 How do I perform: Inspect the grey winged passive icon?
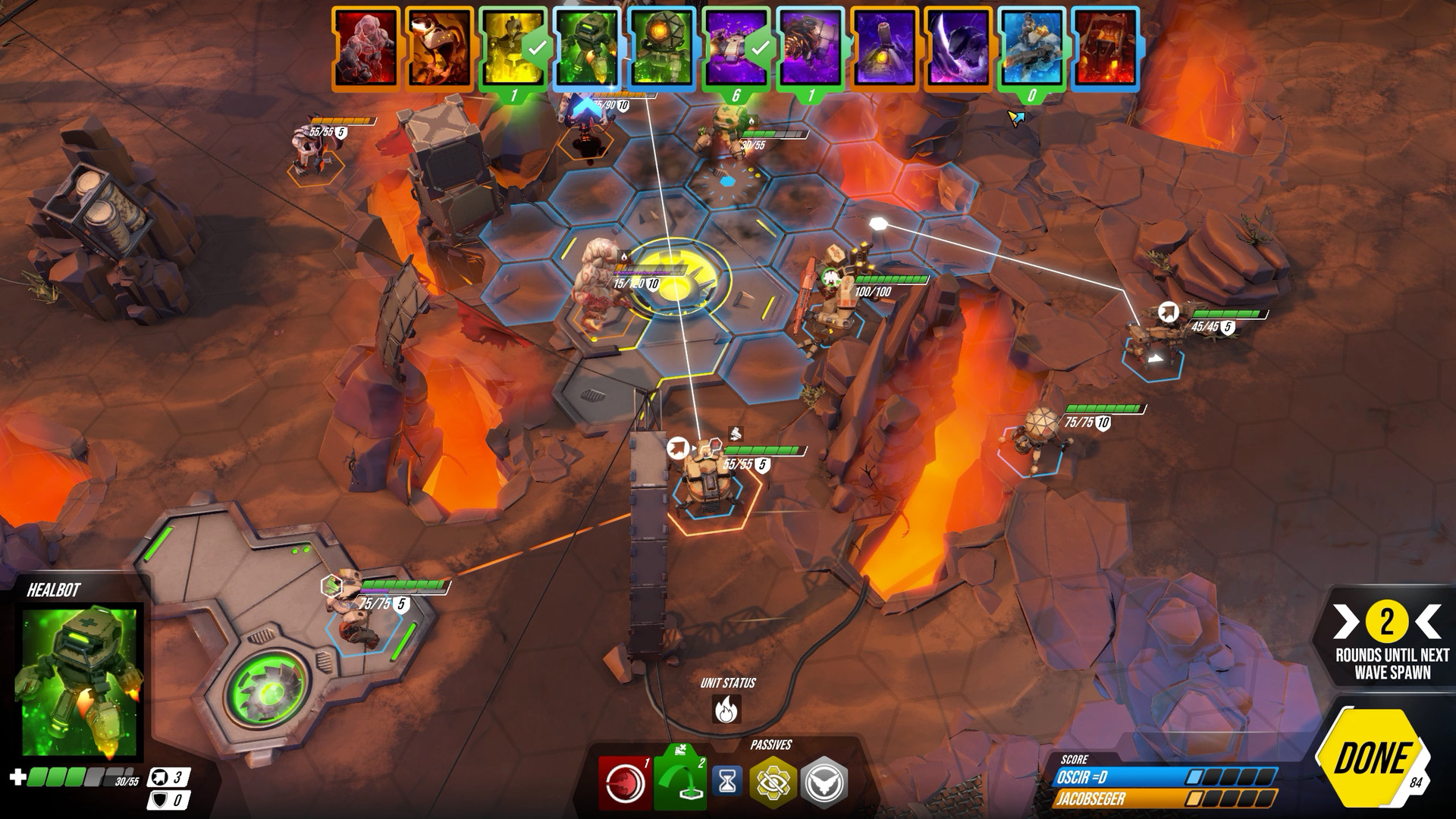824,783
